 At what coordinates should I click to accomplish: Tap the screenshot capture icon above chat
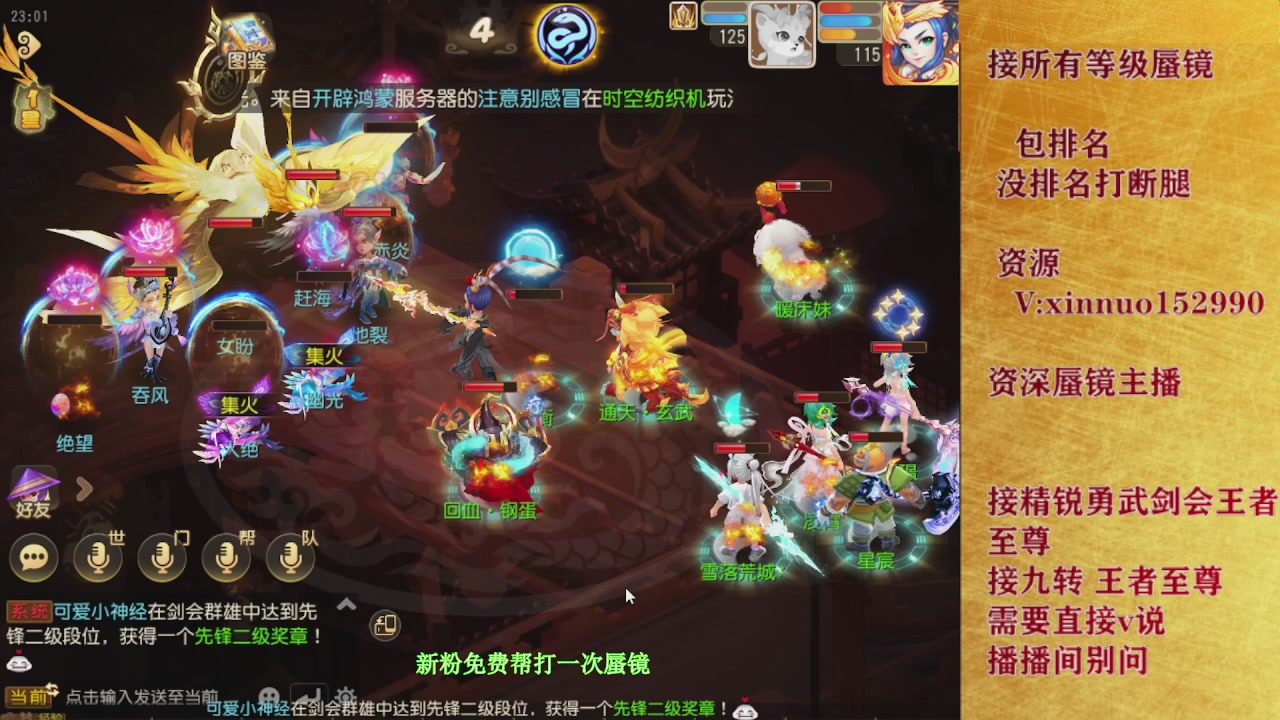pyautogui.click(x=387, y=626)
